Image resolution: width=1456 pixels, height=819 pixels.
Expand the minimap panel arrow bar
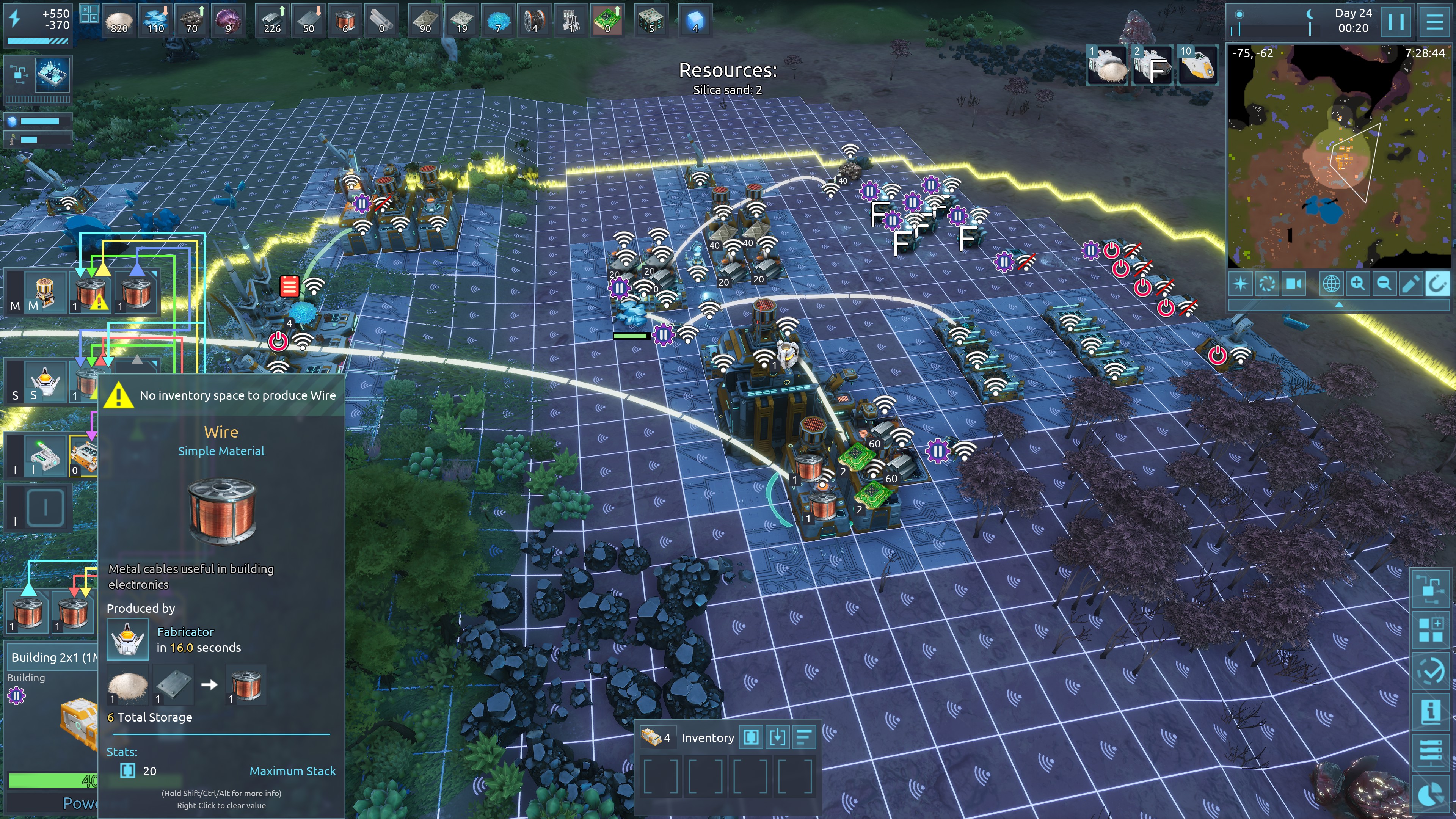1338,304
